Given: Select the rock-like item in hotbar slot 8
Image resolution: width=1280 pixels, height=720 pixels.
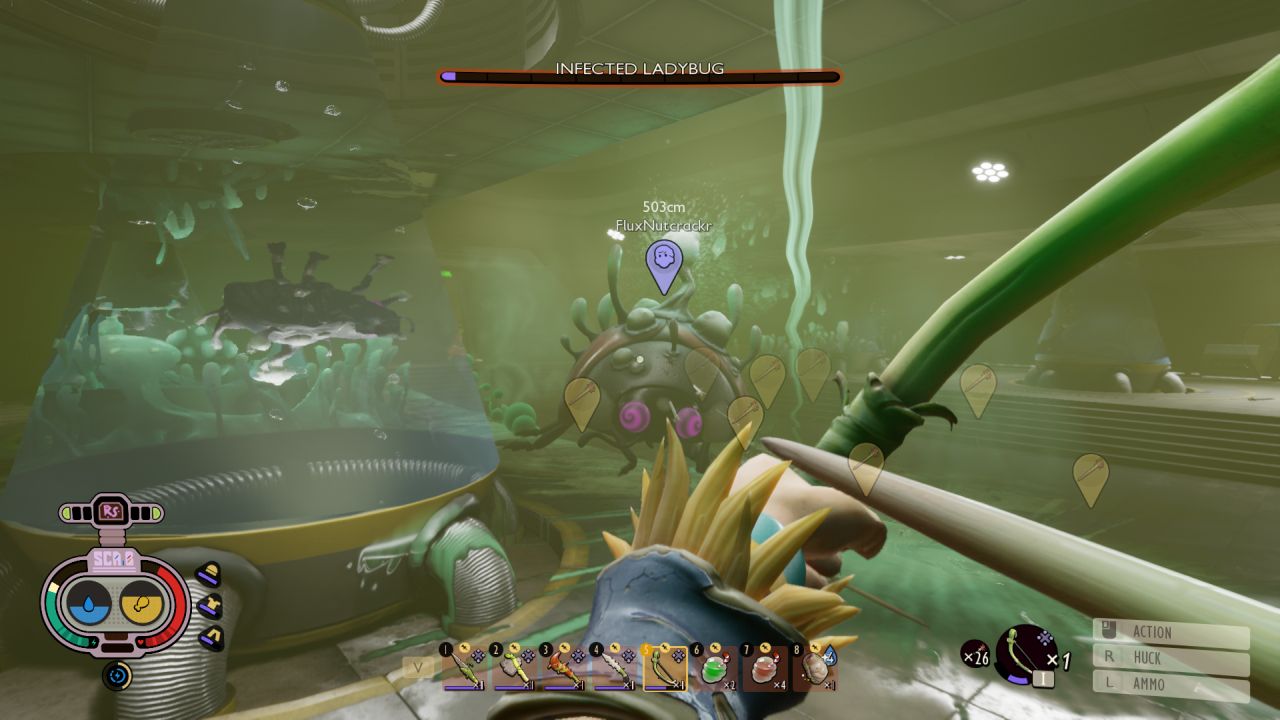Looking at the screenshot, I should pyautogui.click(x=815, y=667).
